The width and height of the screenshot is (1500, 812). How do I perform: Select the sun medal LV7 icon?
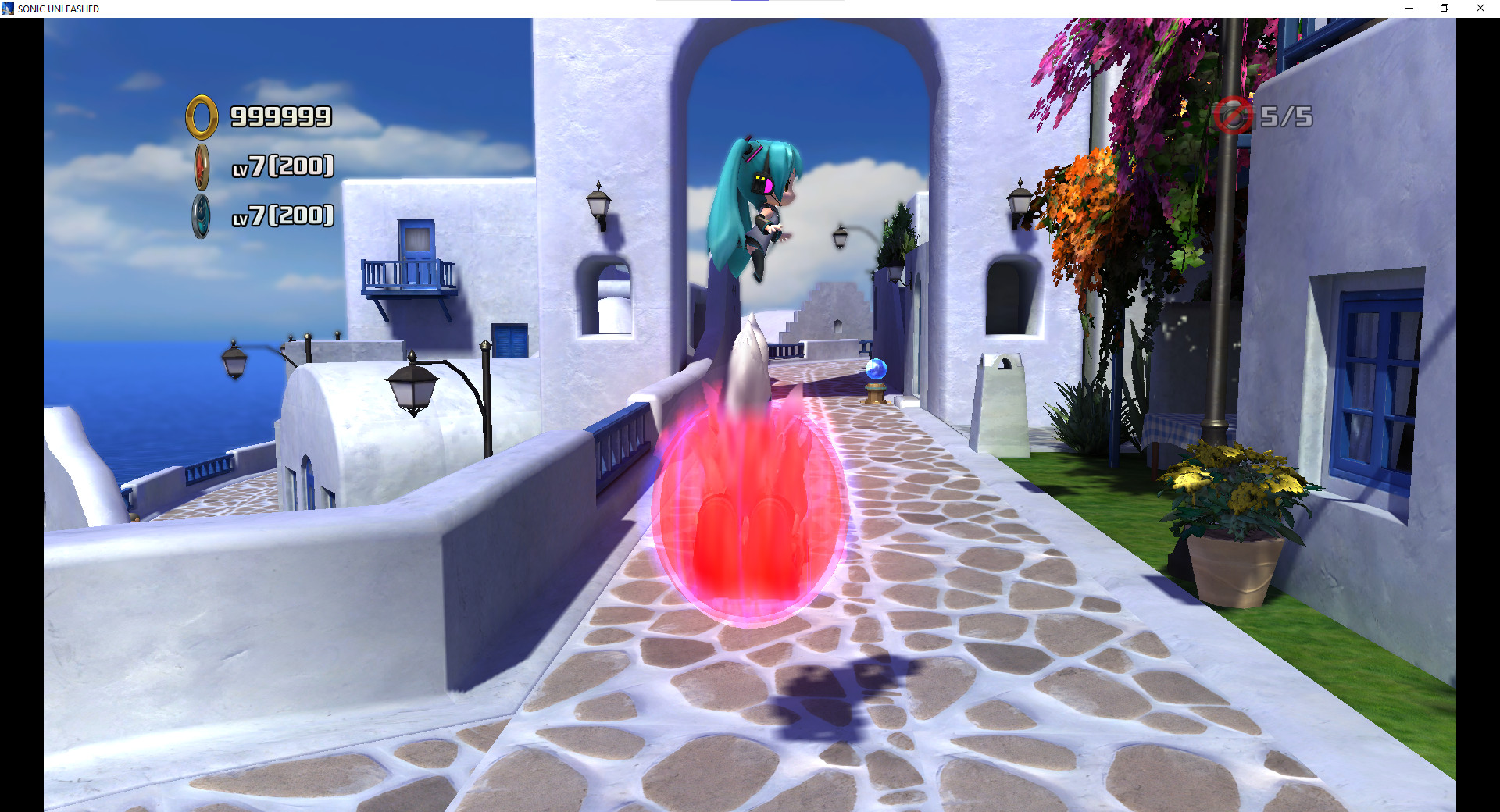tap(202, 166)
